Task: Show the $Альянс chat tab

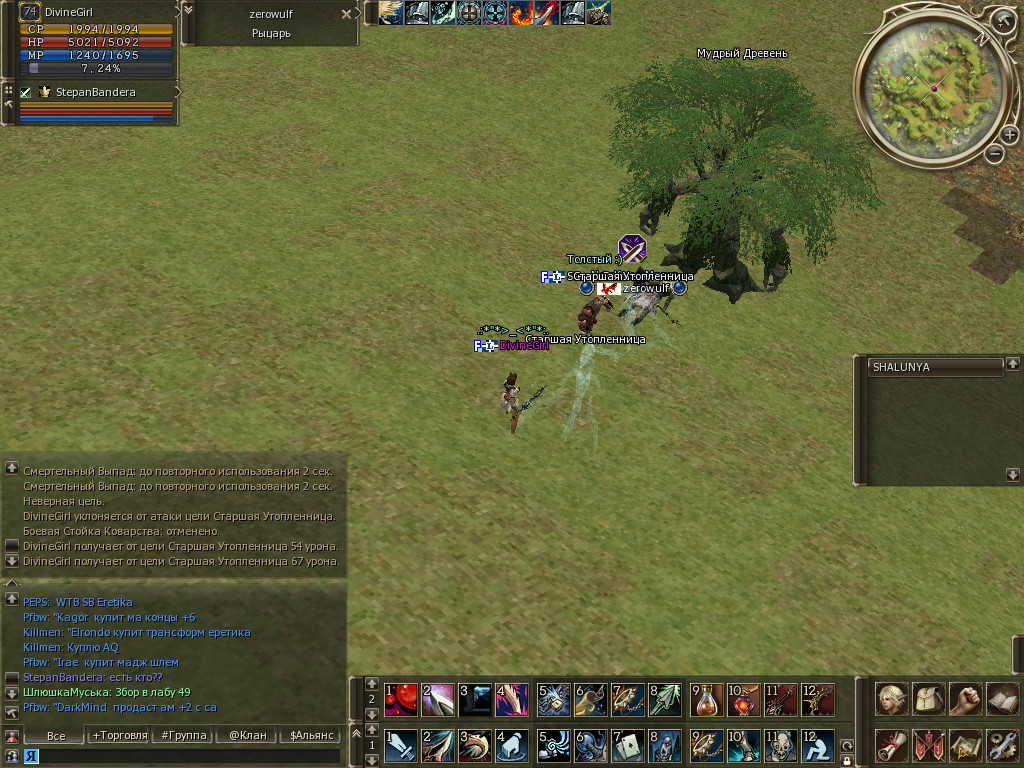Action: pos(311,735)
